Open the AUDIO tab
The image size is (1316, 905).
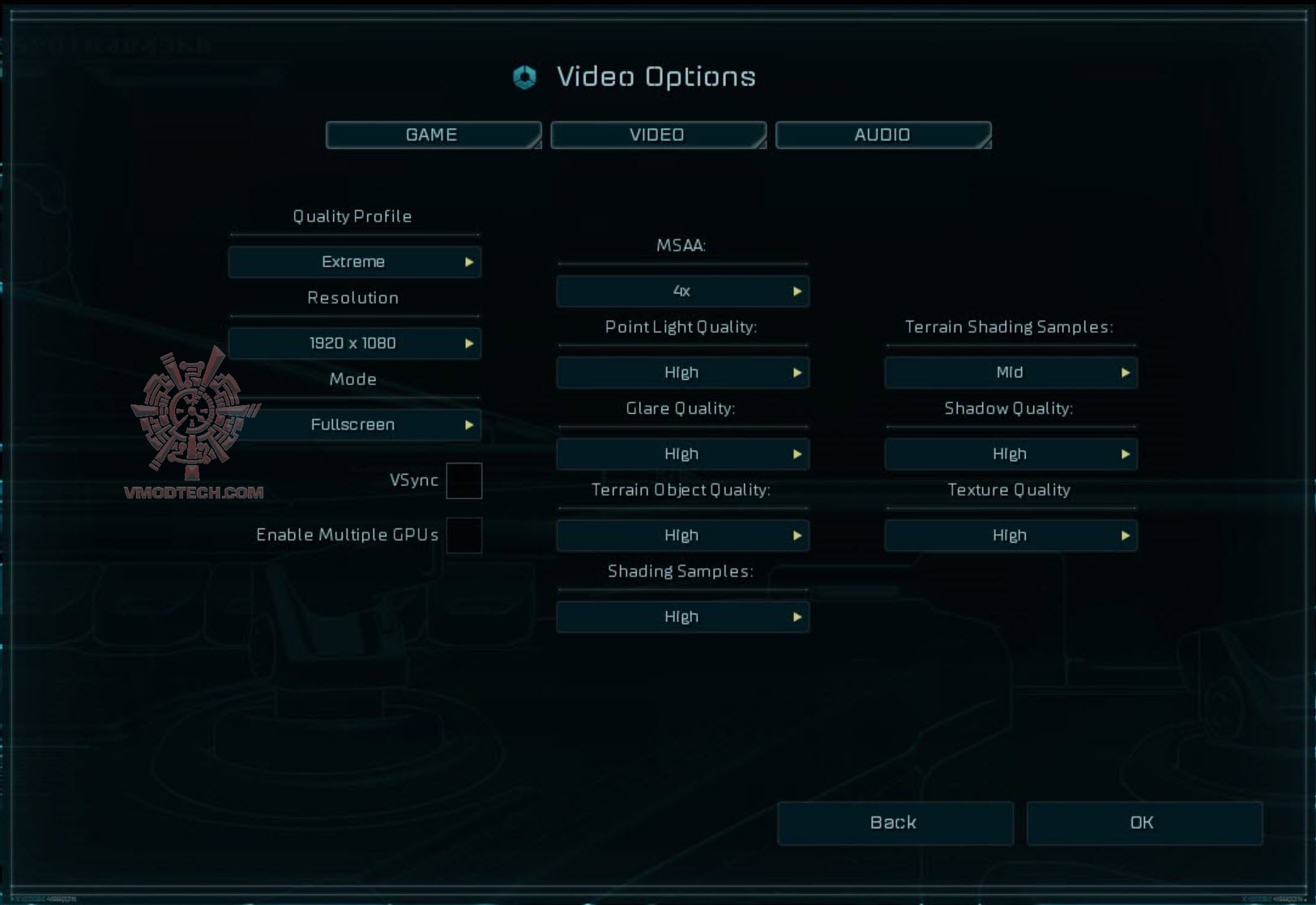click(882, 135)
